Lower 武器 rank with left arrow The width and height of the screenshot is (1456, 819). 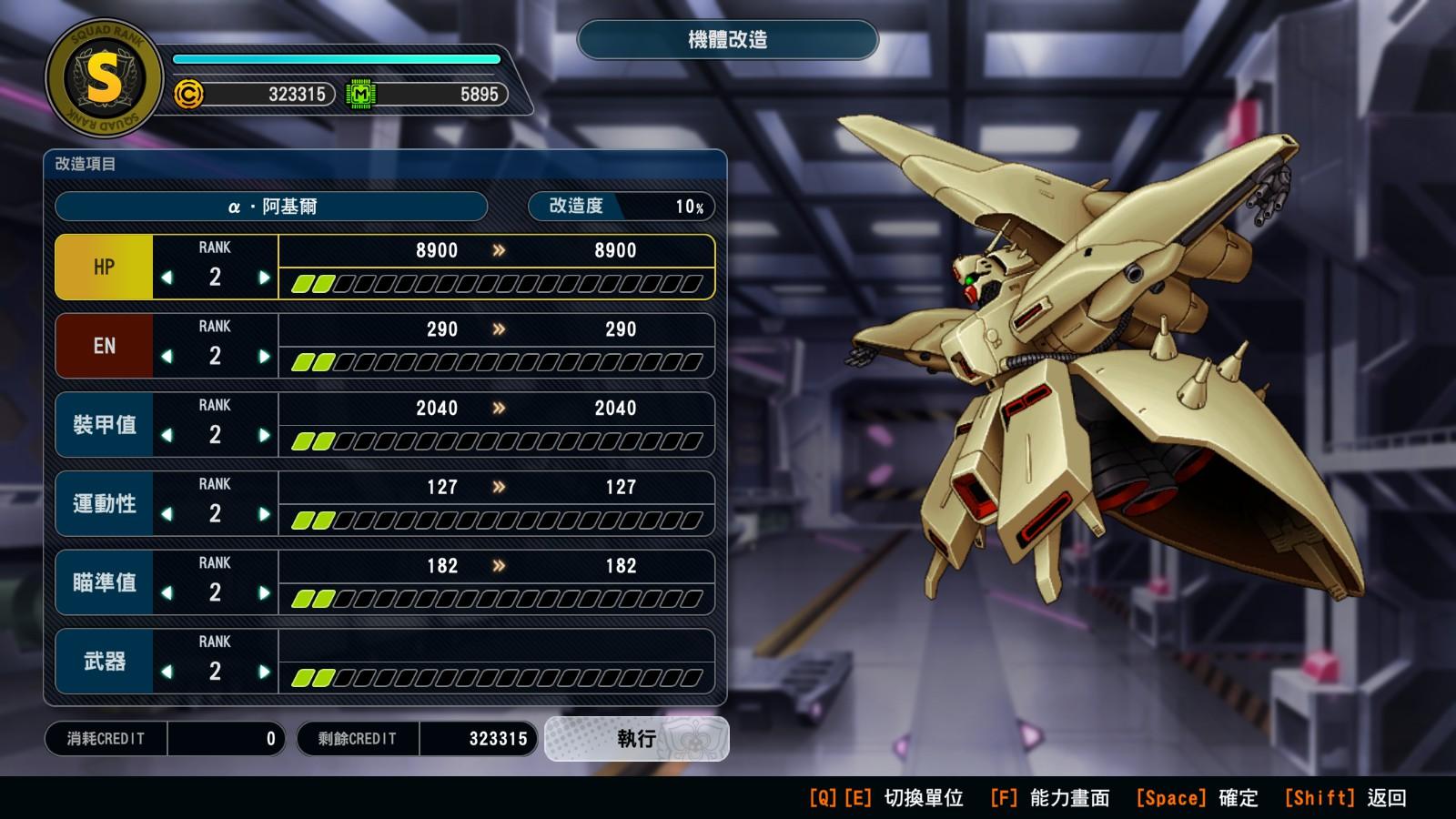coord(167,672)
